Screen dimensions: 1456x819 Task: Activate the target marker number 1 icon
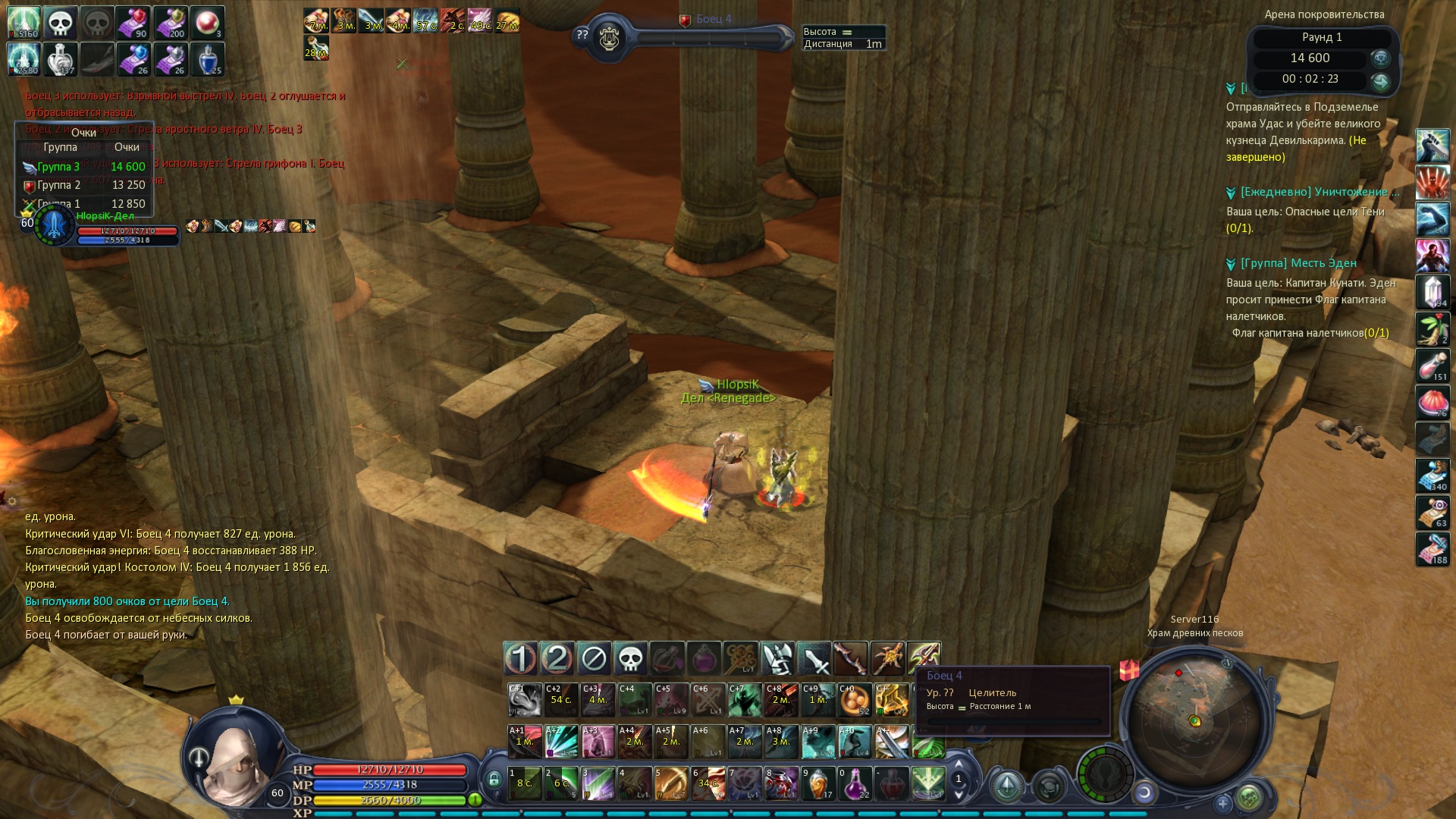pyautogui.click(x=520, y=658)
